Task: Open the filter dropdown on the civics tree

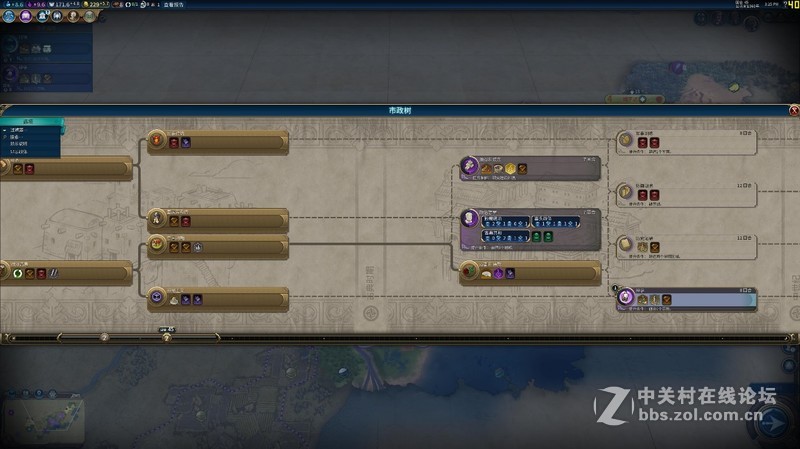Action: (x=30, y=123)
